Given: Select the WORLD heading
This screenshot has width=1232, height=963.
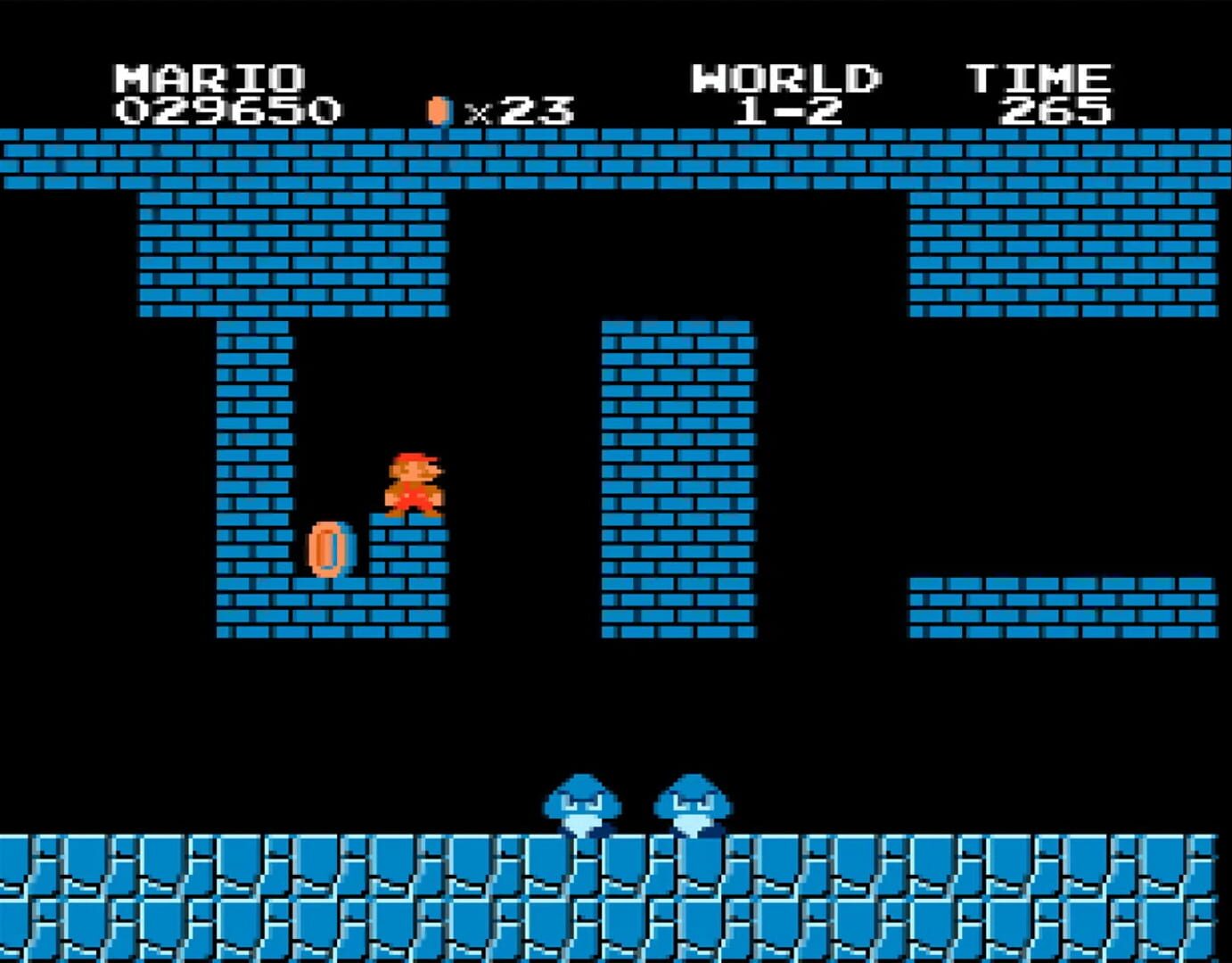Looking at the screenshot, I should 784,78.
